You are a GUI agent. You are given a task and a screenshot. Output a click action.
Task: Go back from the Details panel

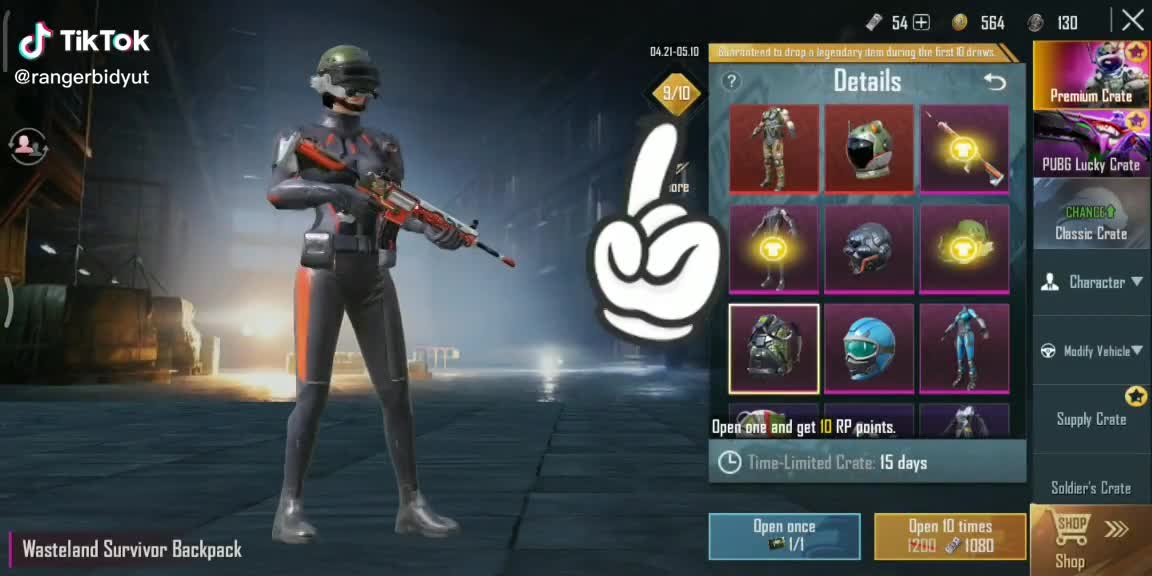(994, 82)
